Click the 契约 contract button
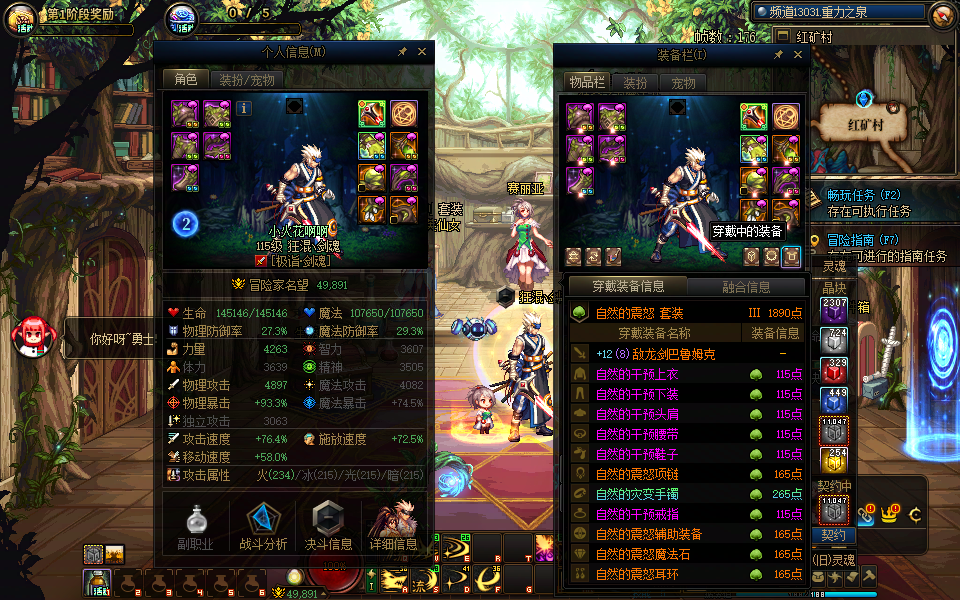The image size is (960, 600). click(x=833, y=535)
